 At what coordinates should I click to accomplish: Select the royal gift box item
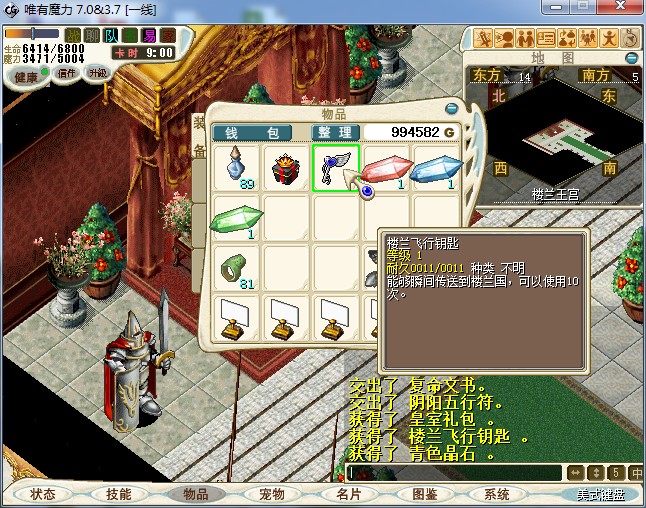pyautogui.click(x=286, y=167)
